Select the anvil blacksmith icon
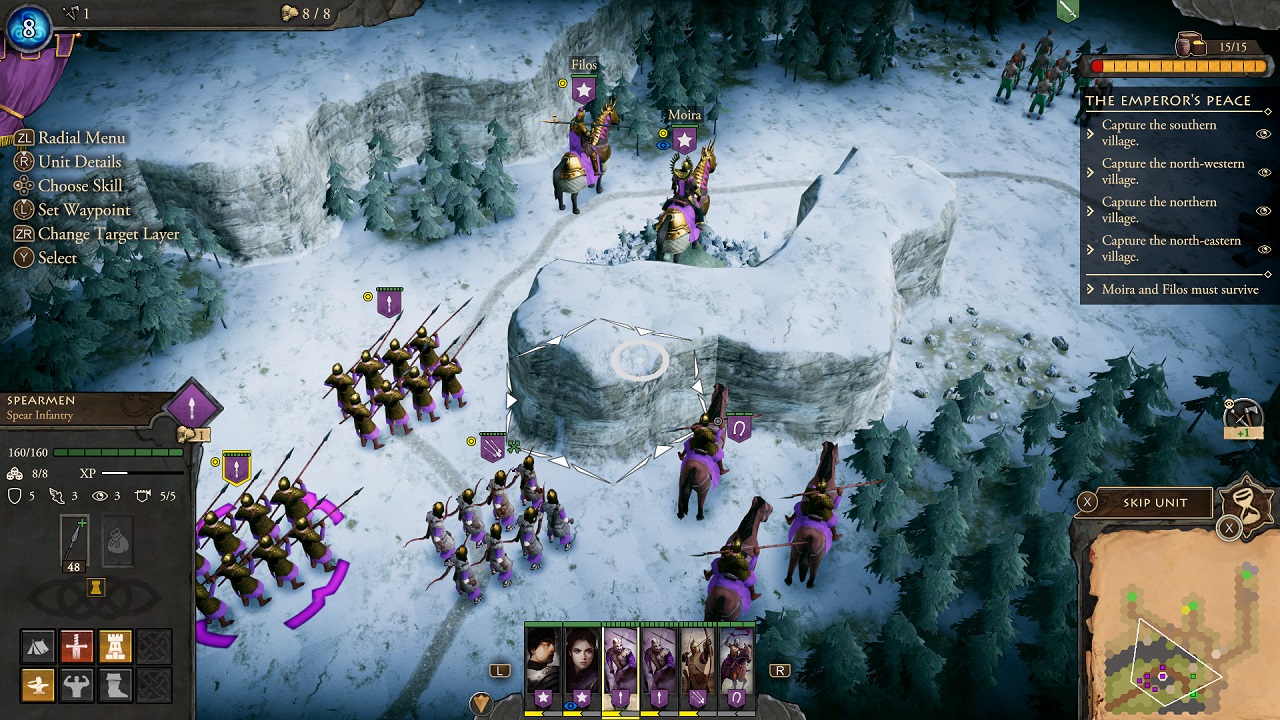The image size is (1280, 720). coord(37,686)
